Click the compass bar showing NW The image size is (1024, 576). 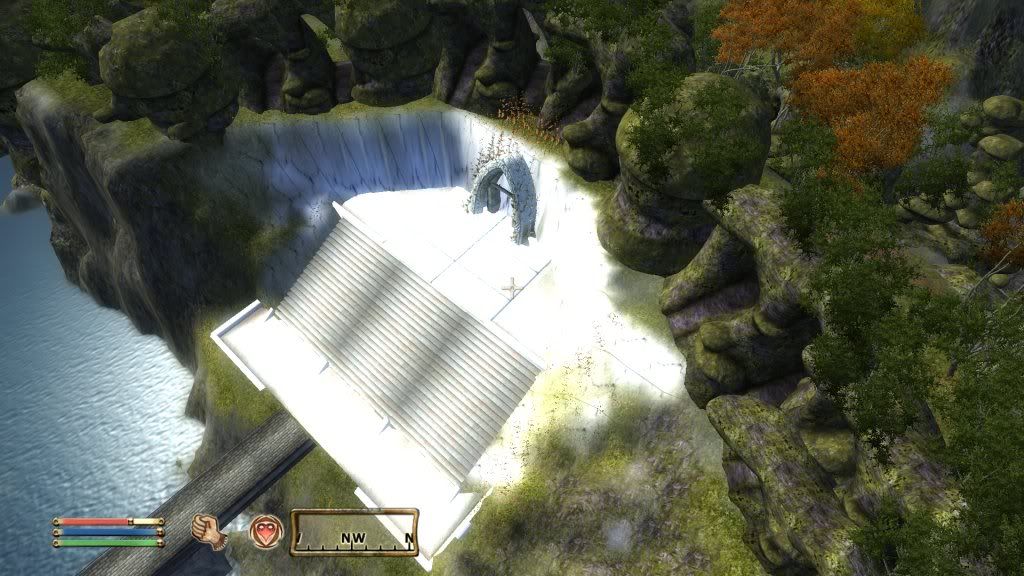(x=354, y=532)
